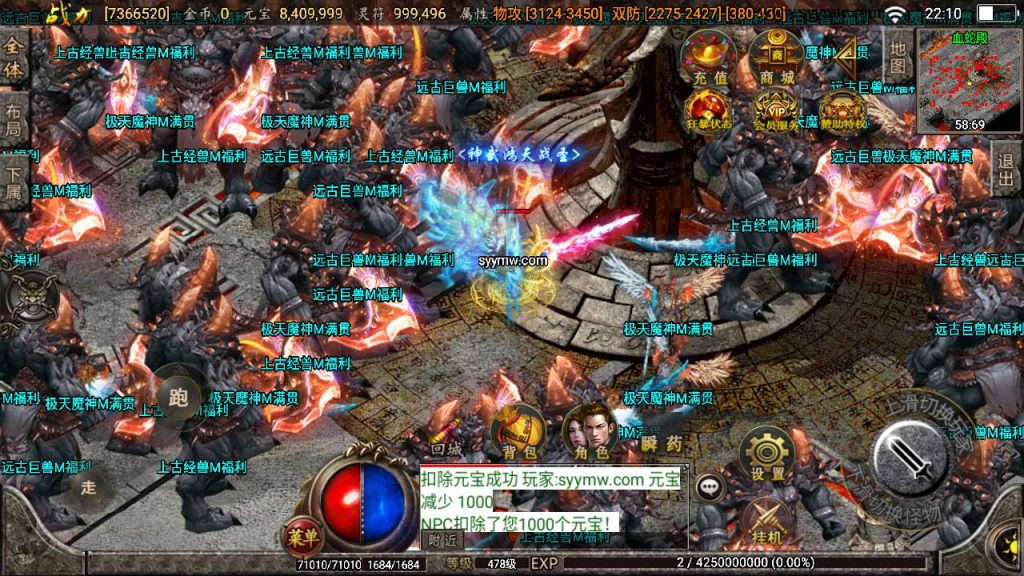
Task: Switch to 跑 run mode
Action: 179,397
